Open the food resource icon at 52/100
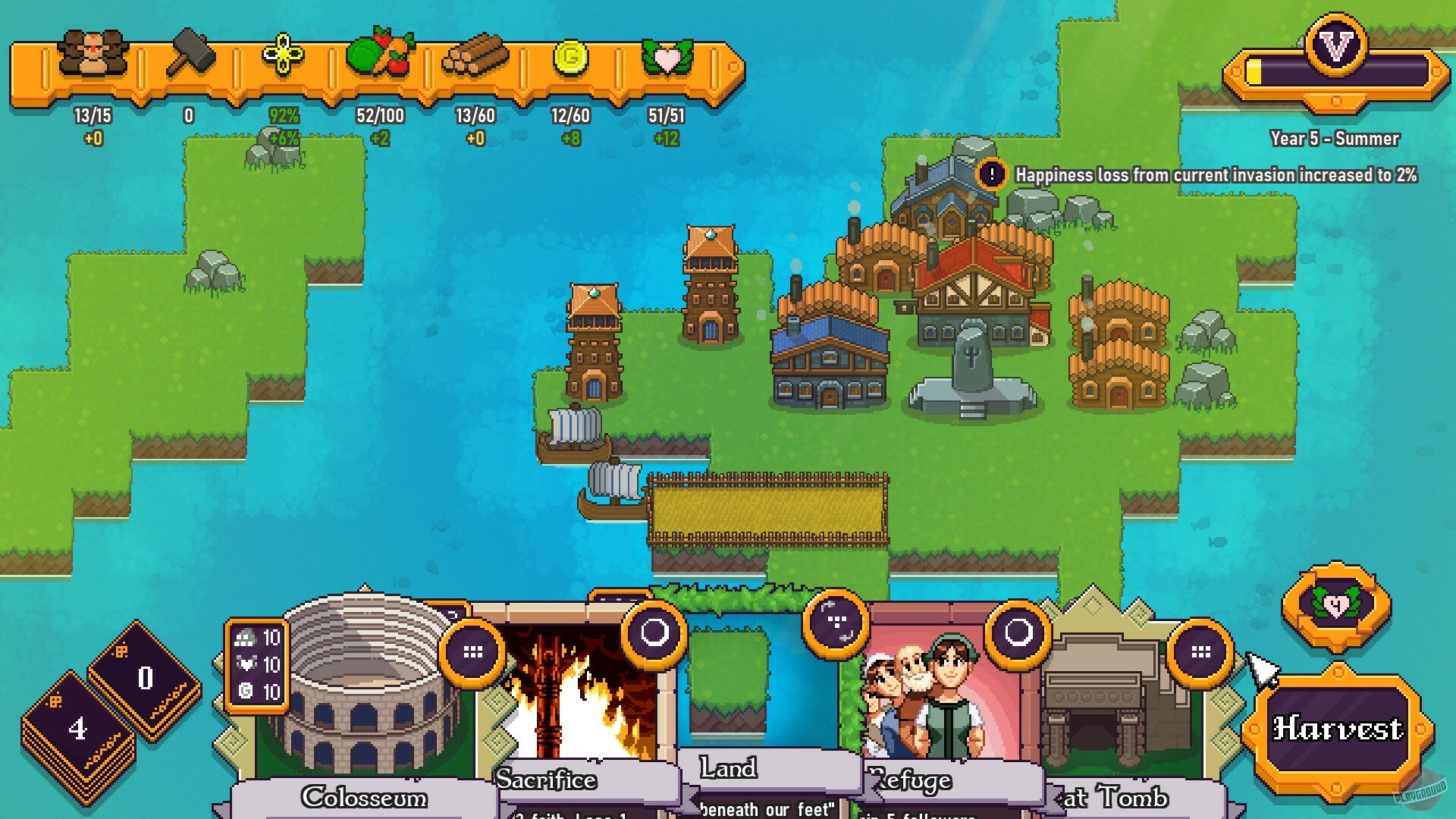The width and height of the screenshot is (1456, 819). pos(381,53)
